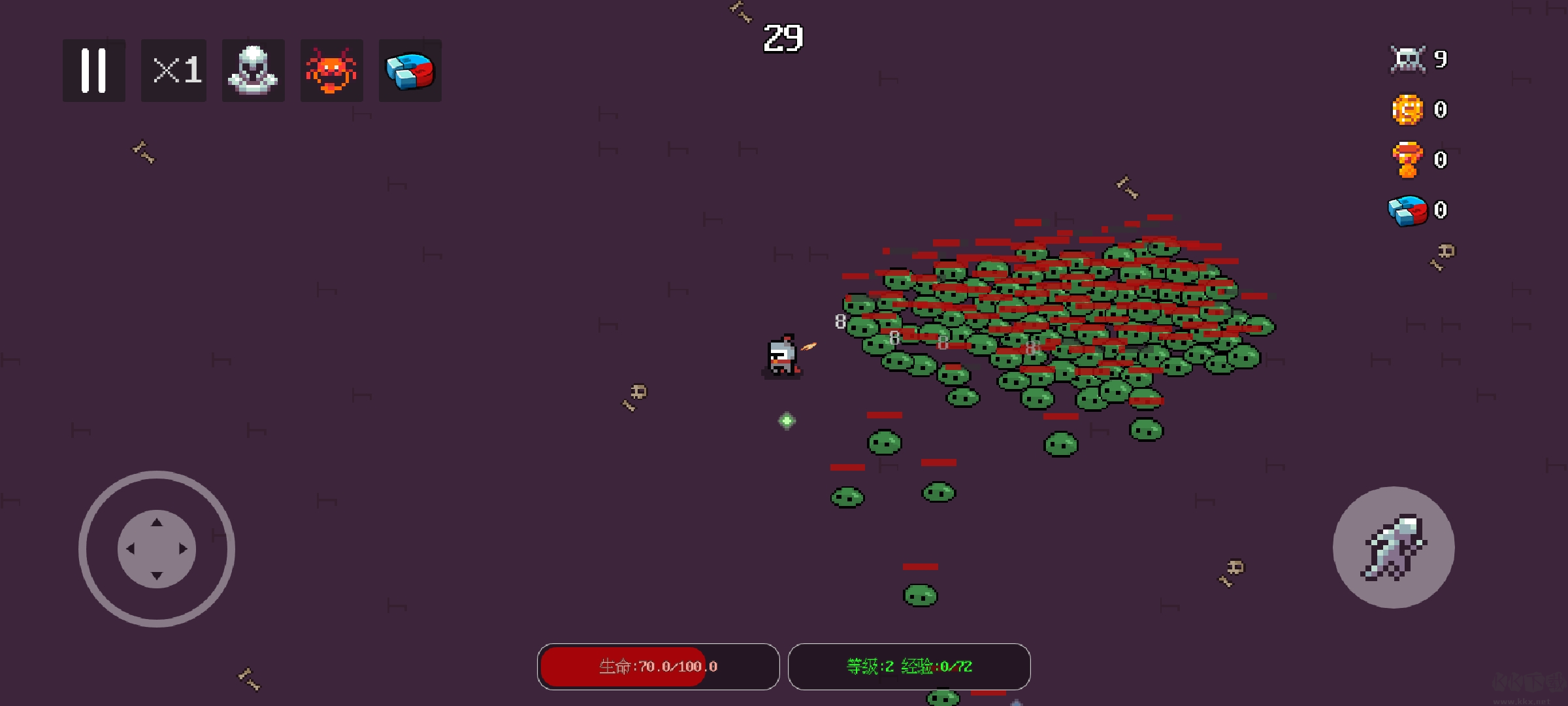Tap the white knight character icon
The width and height of the screenshot is (1568, 706).
(253, 71)
